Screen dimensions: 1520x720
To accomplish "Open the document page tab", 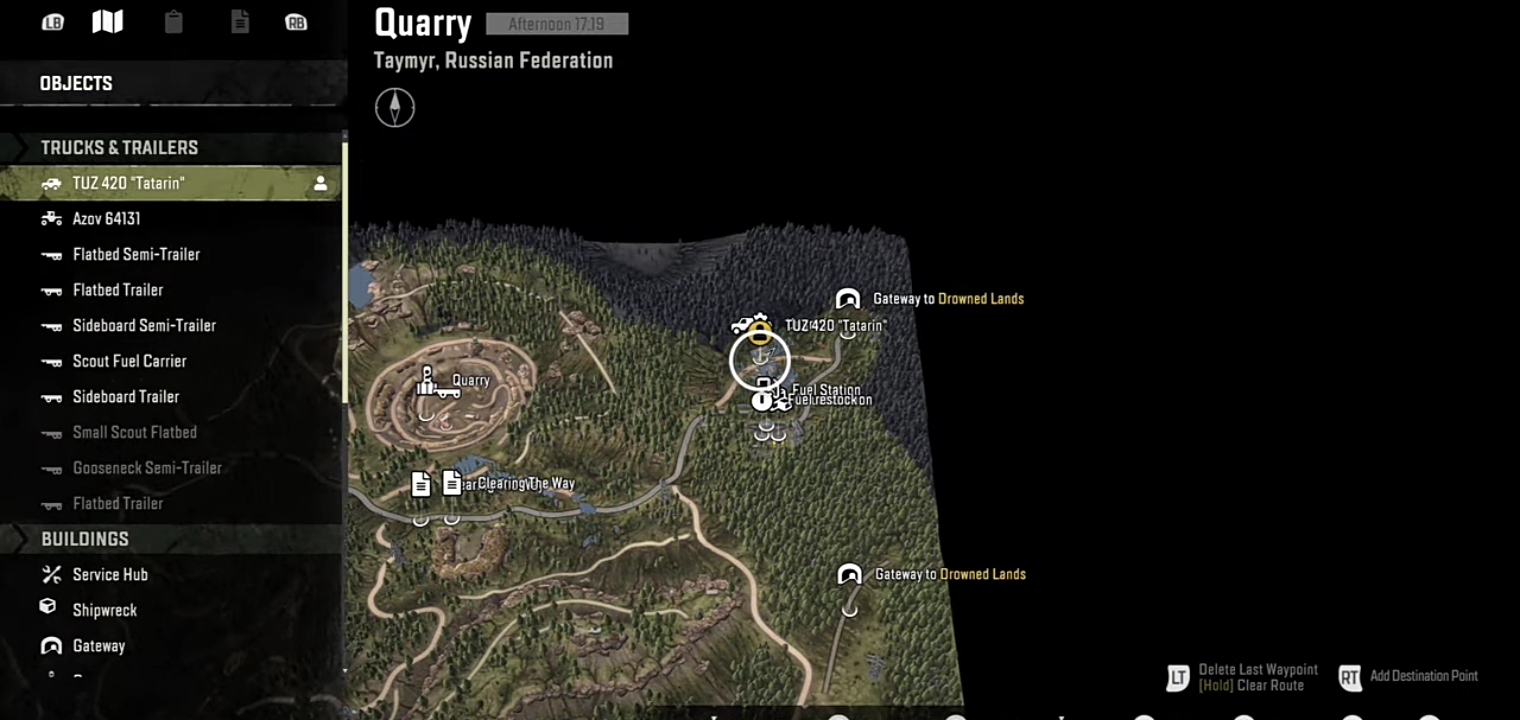I will (x=240, y=22).
